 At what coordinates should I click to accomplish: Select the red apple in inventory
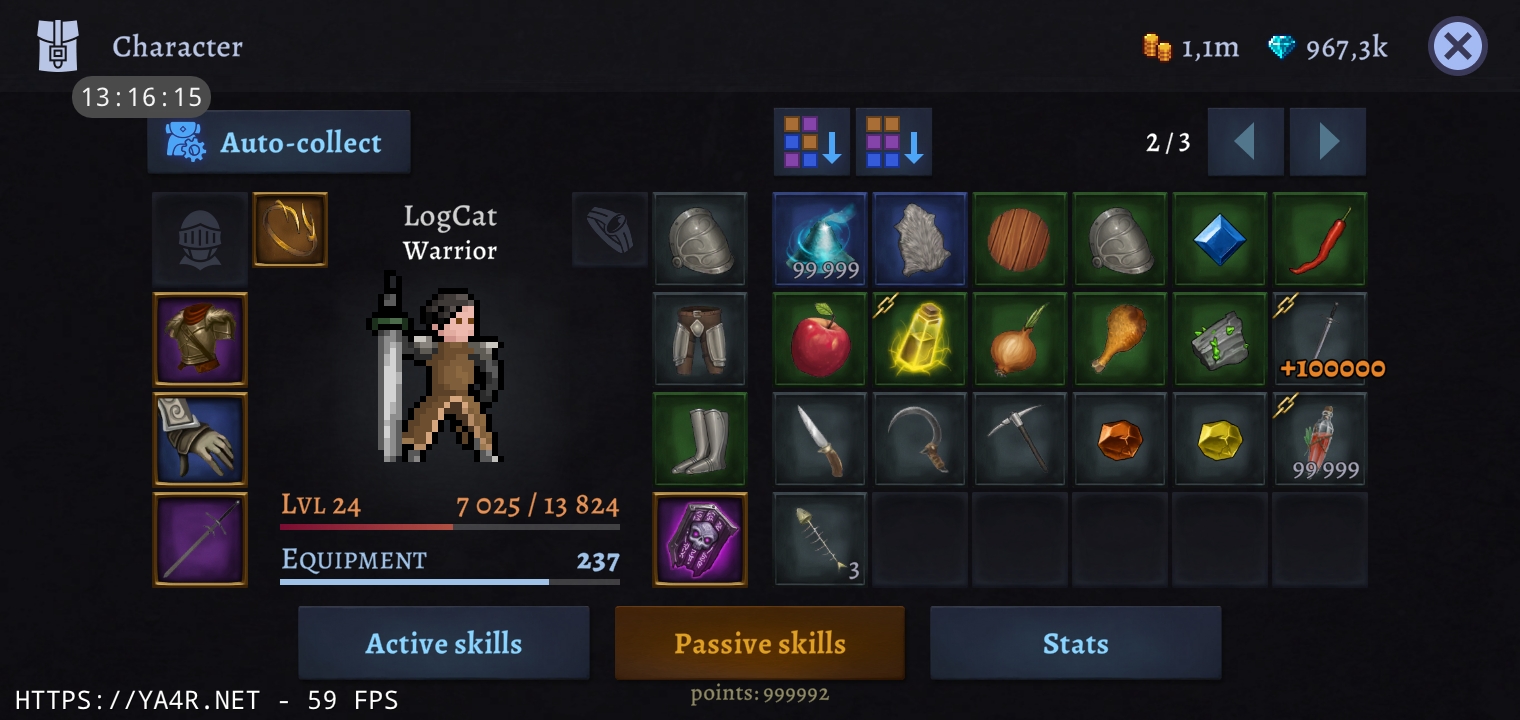point(820,339)
